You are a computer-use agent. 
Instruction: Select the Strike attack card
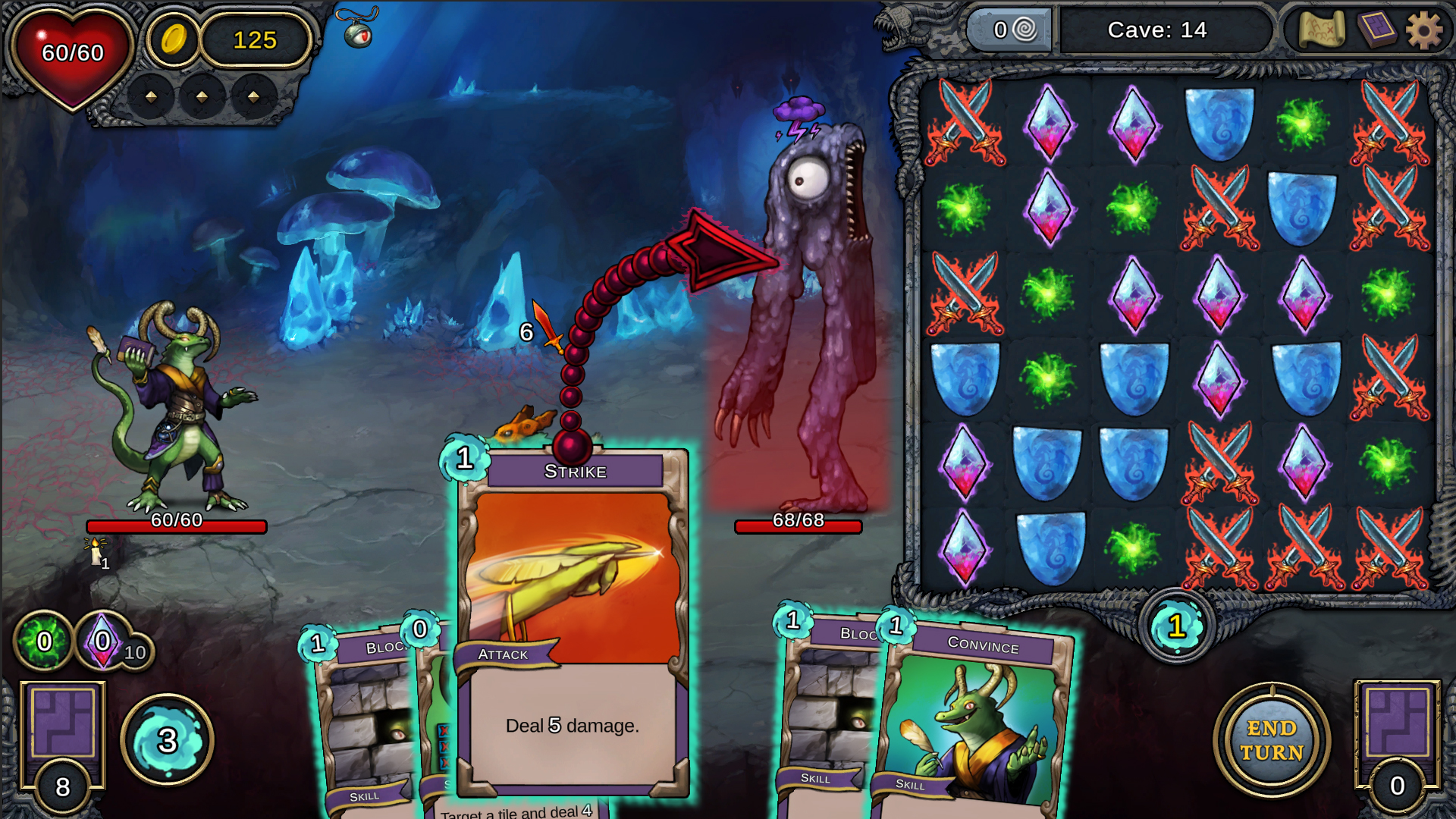[573, 622]
